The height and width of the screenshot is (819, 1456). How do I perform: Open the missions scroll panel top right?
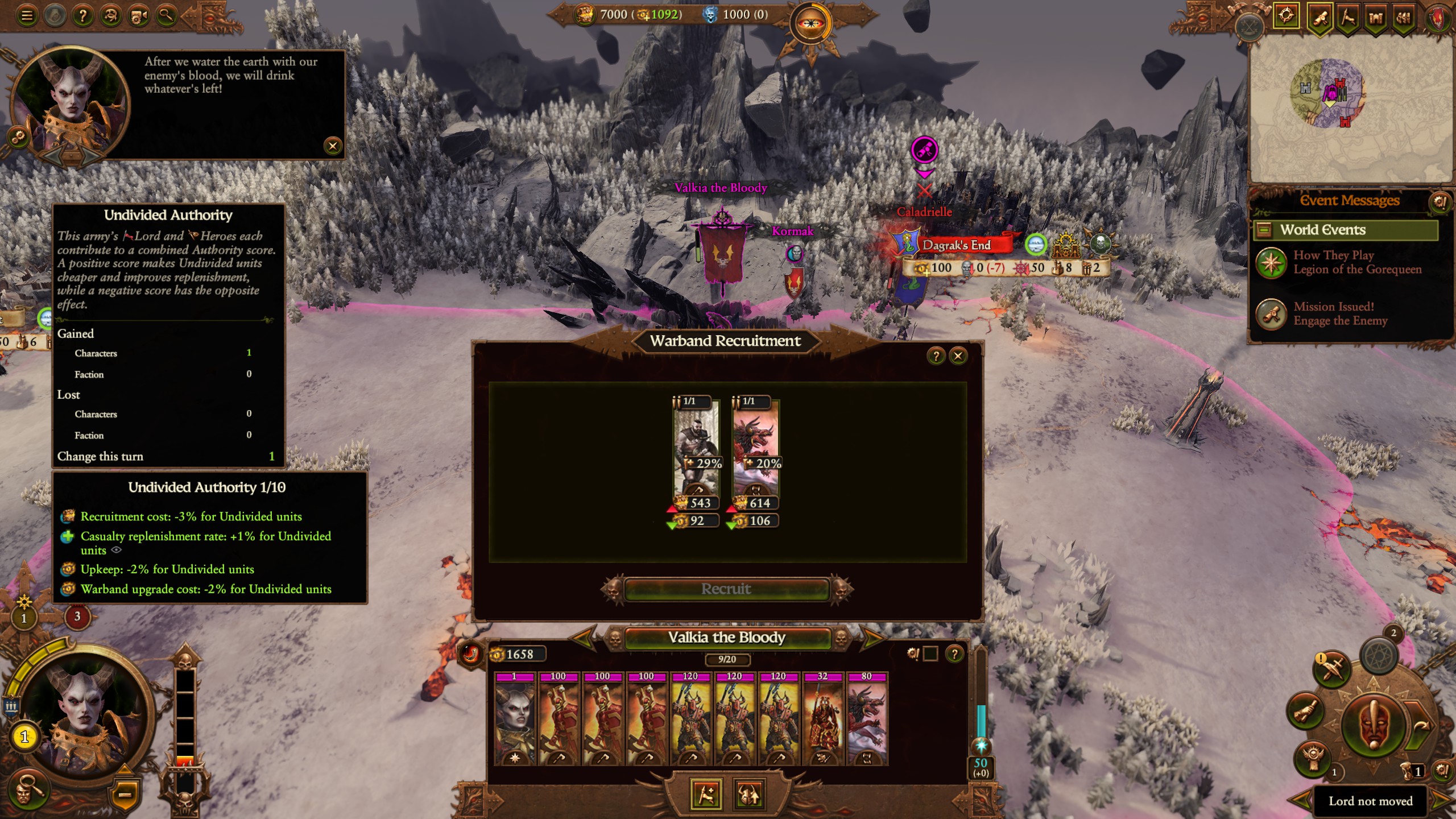coord(1321,16)
